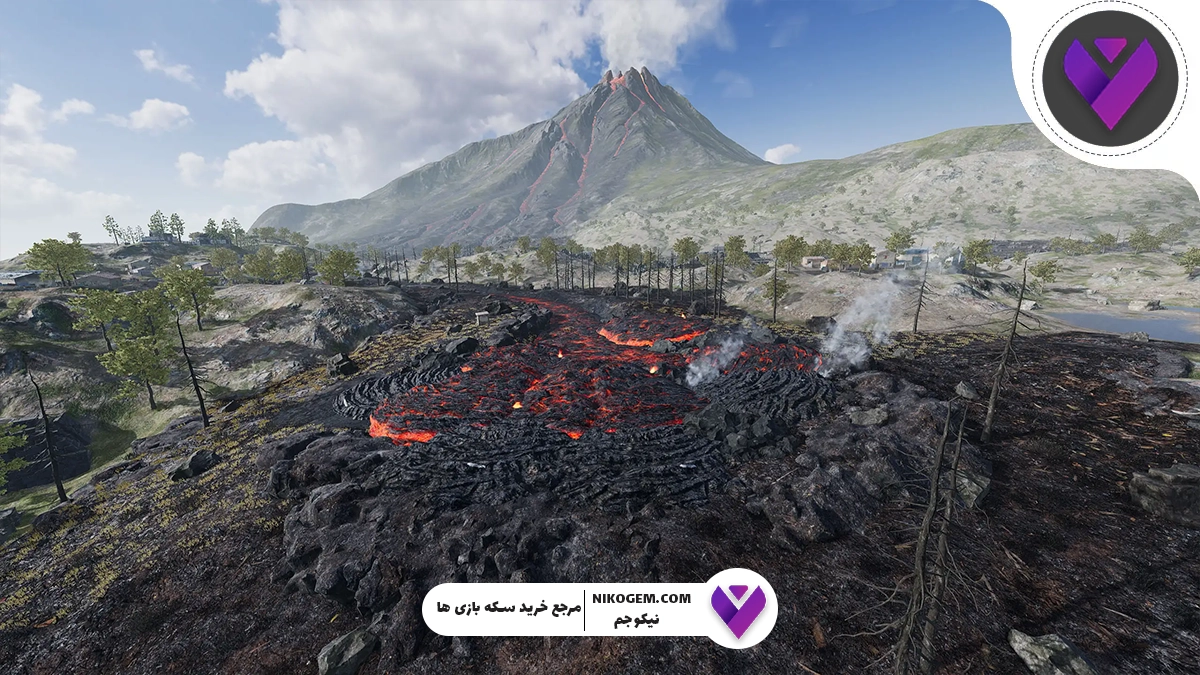Click the large circular Nikogem heart logo

click(x=1109, y=78)
